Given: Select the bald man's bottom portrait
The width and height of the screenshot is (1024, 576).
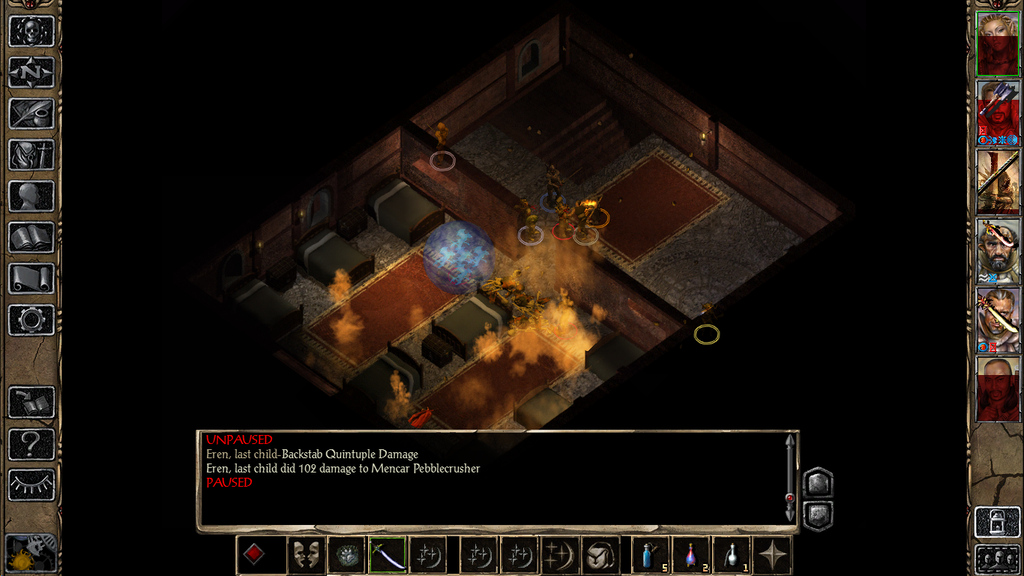Looking at the screenshot, I should point(997,387).
